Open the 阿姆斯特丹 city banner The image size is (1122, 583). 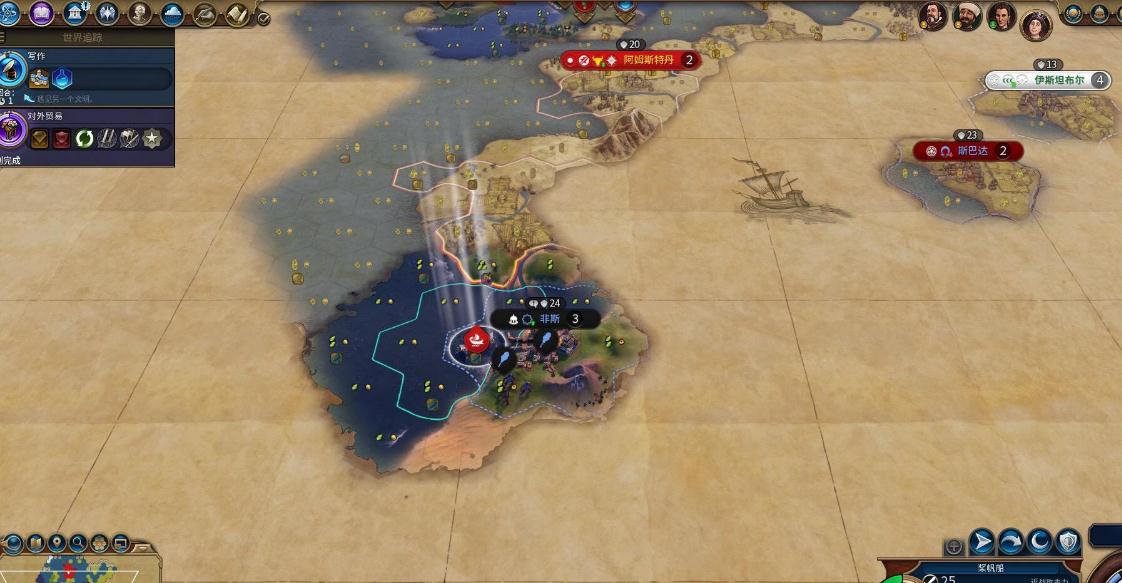648,60
